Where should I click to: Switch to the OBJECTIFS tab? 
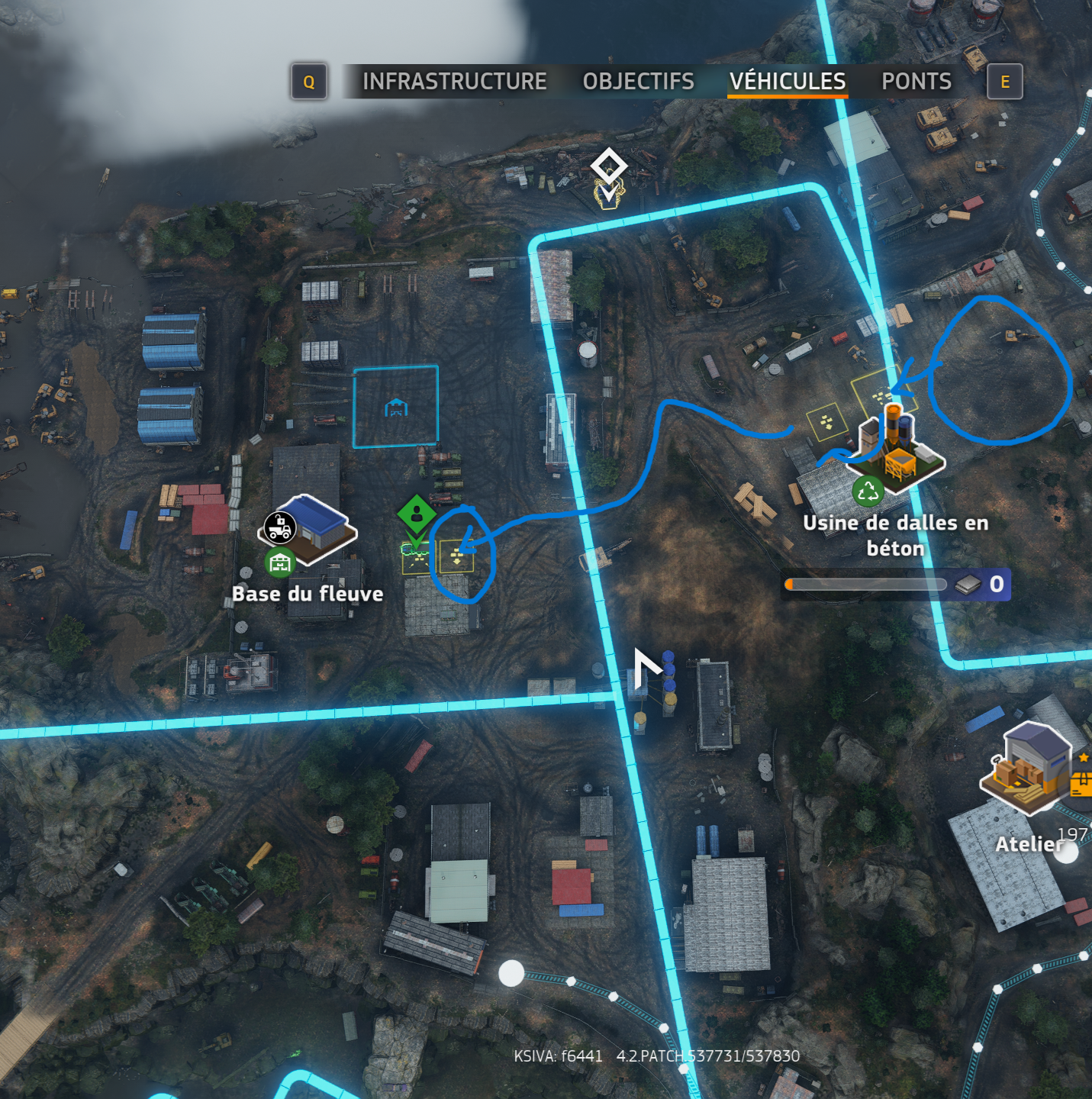point(638,82)
